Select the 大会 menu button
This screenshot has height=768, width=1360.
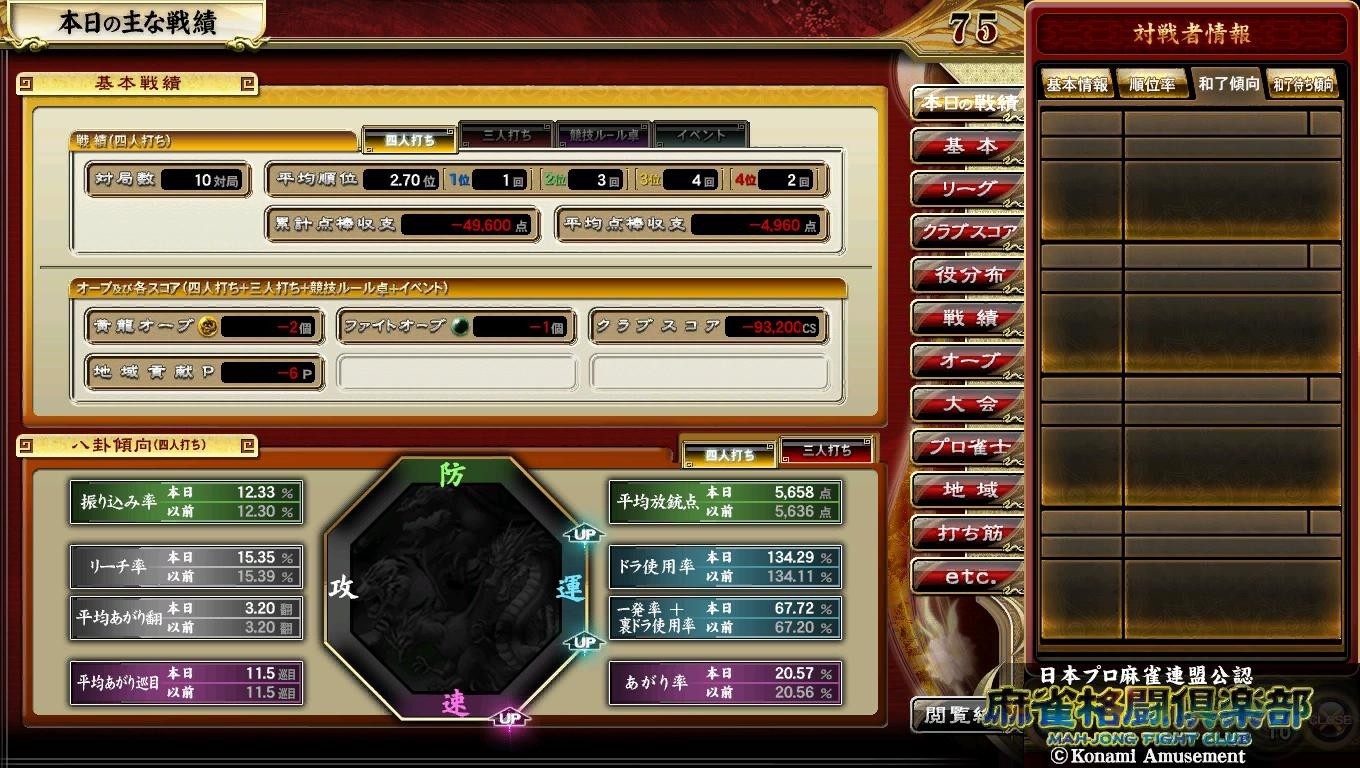point(968,405)
